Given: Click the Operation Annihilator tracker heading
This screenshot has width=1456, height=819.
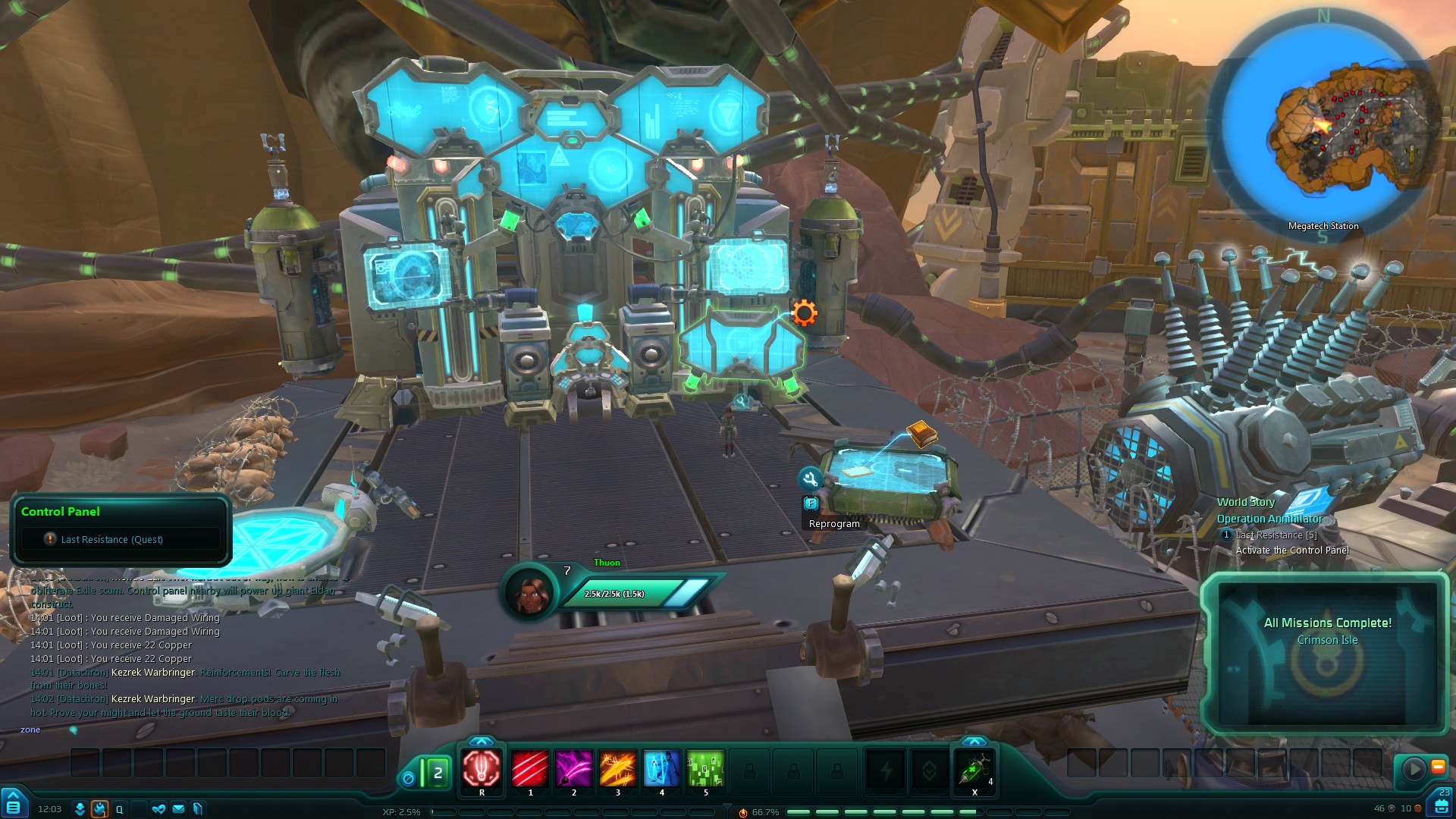Looking at the screenshot, I should pyautogui.click(x=1269, y=519).
